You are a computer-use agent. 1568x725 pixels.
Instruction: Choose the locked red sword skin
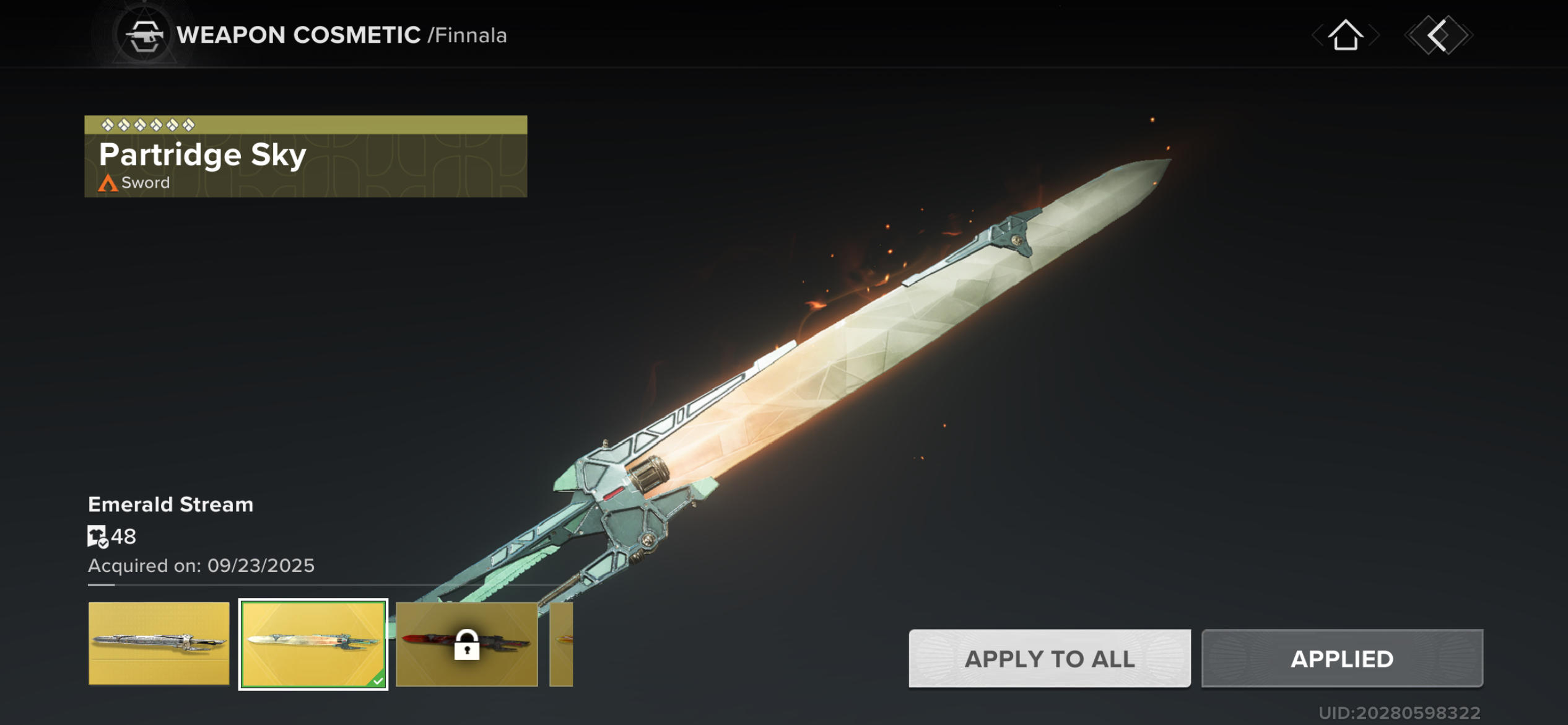(x=466, y=643)
